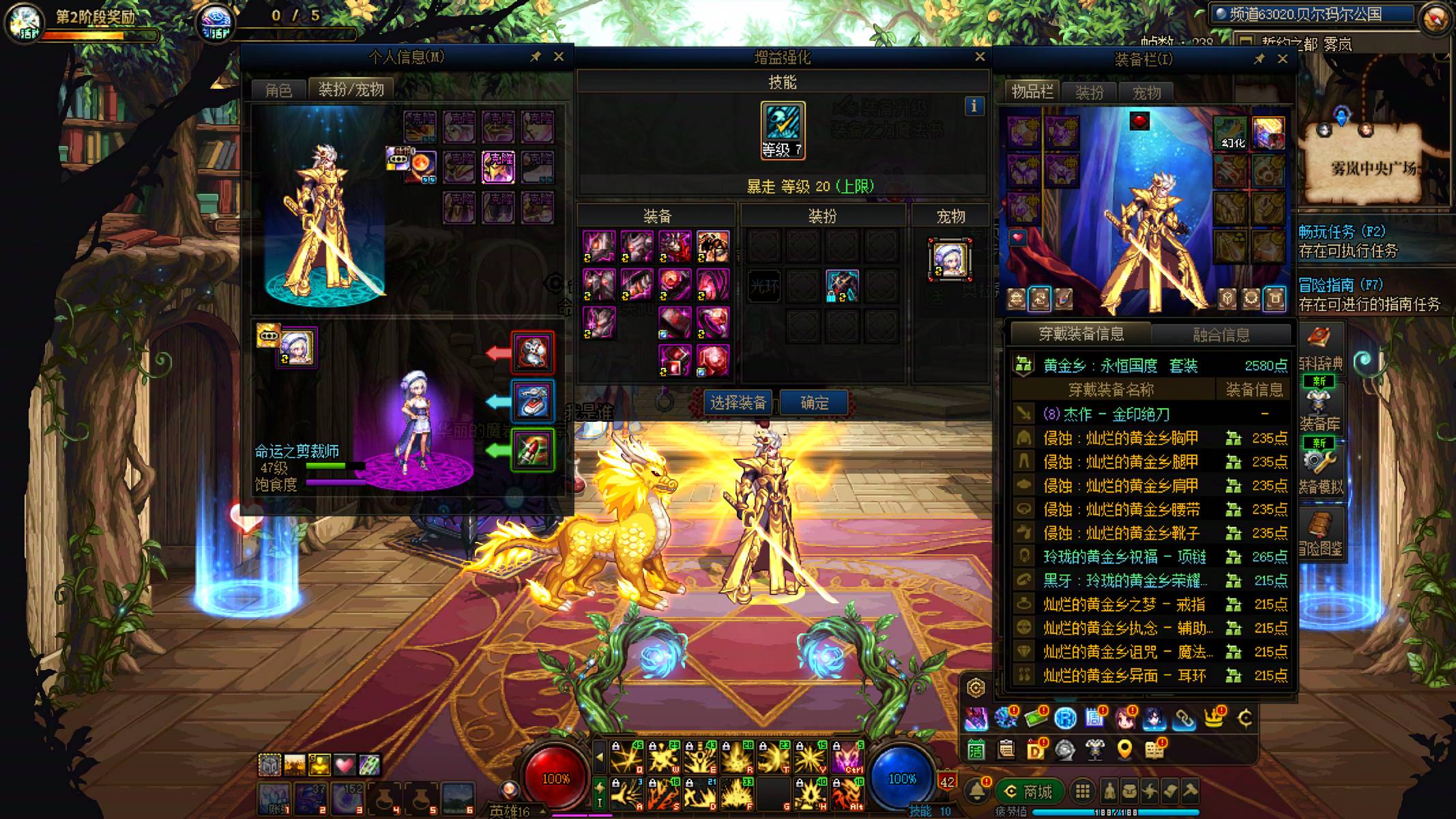Close the 增益强化 window
The height and width of the screenshot is (819, 1456).
coord(980,57)
